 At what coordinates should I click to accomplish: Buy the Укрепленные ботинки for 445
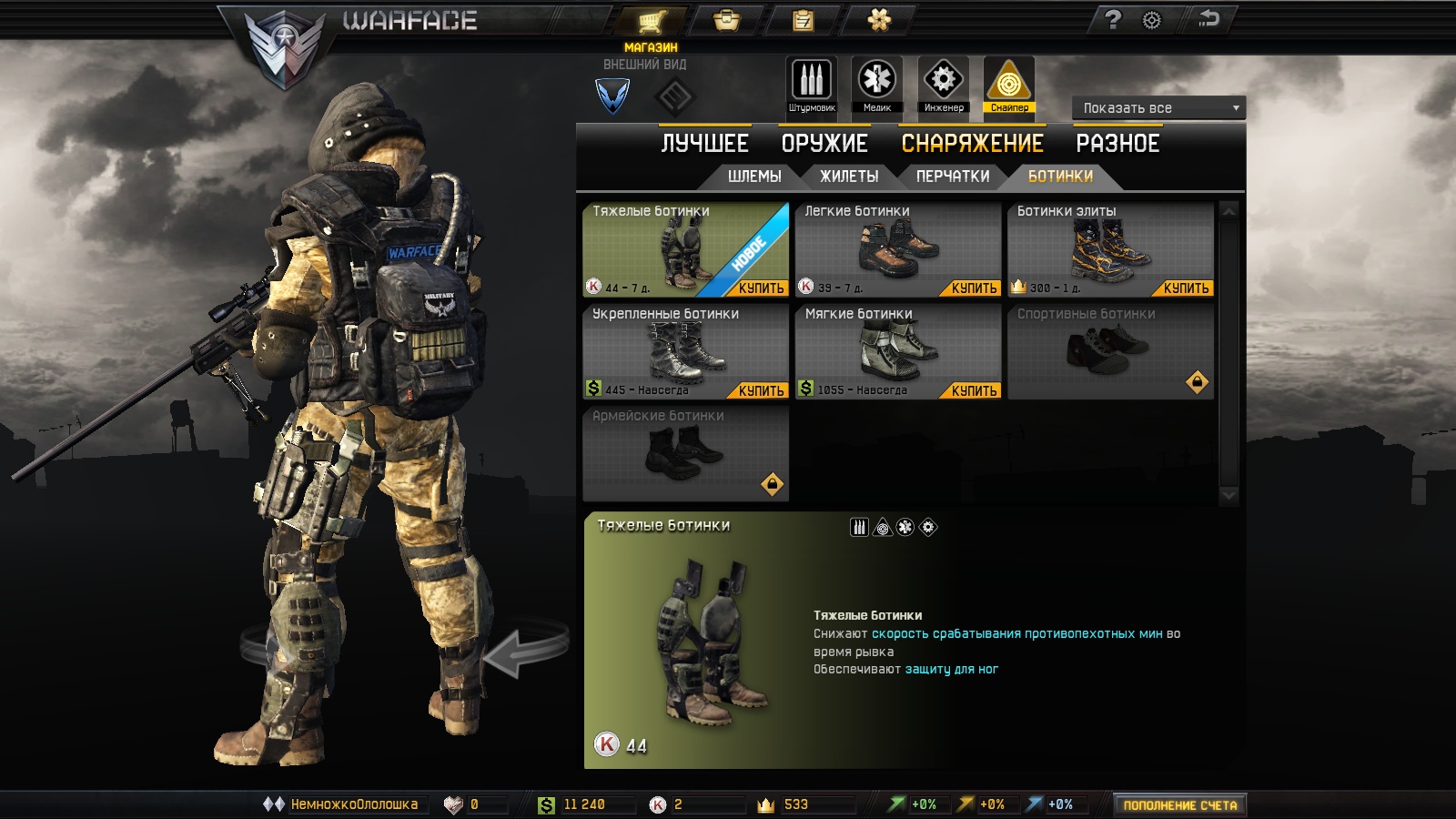tap(761, 391)
